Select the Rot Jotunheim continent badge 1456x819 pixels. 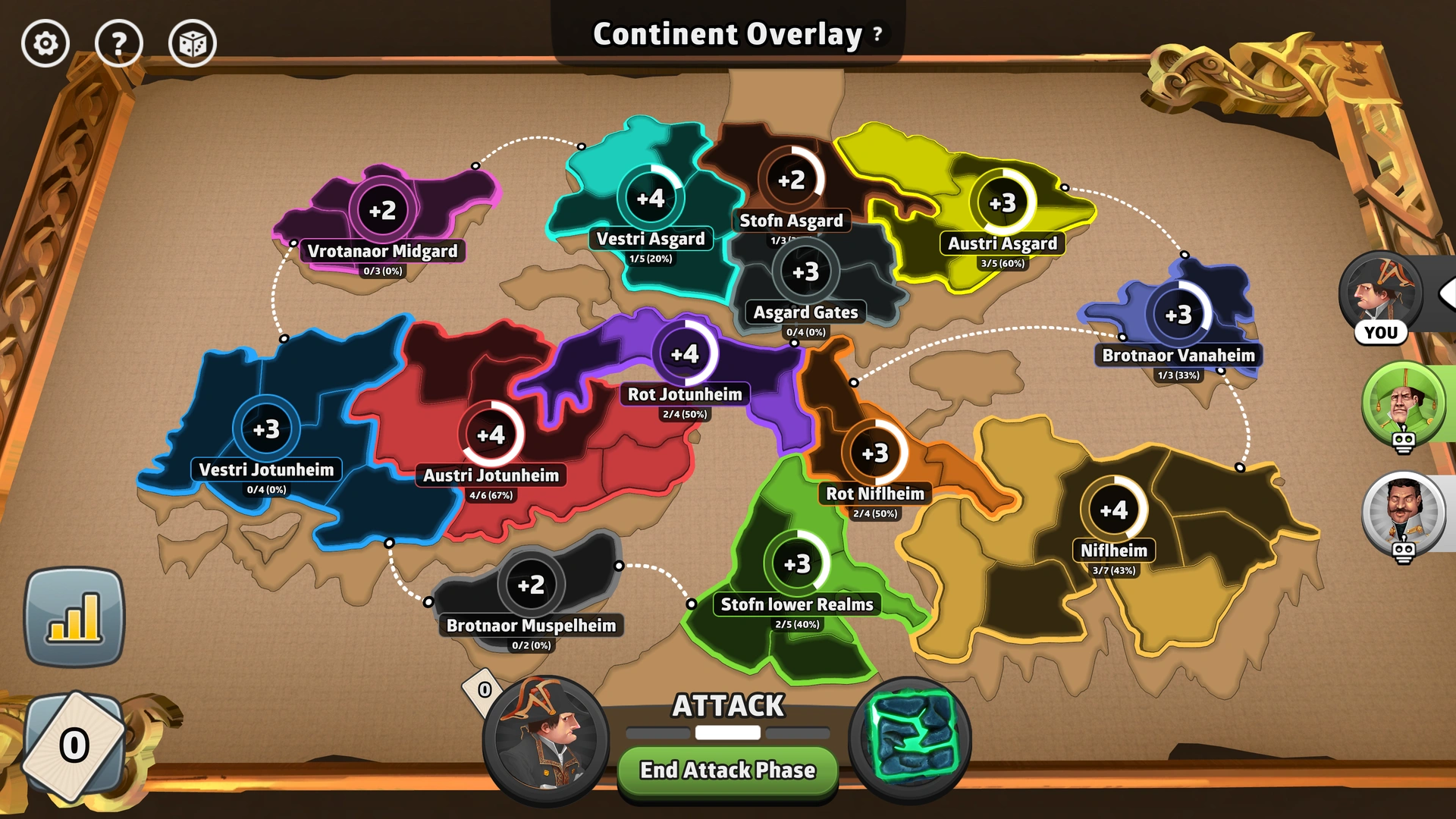pyautogui.click(x=685, y=353)
